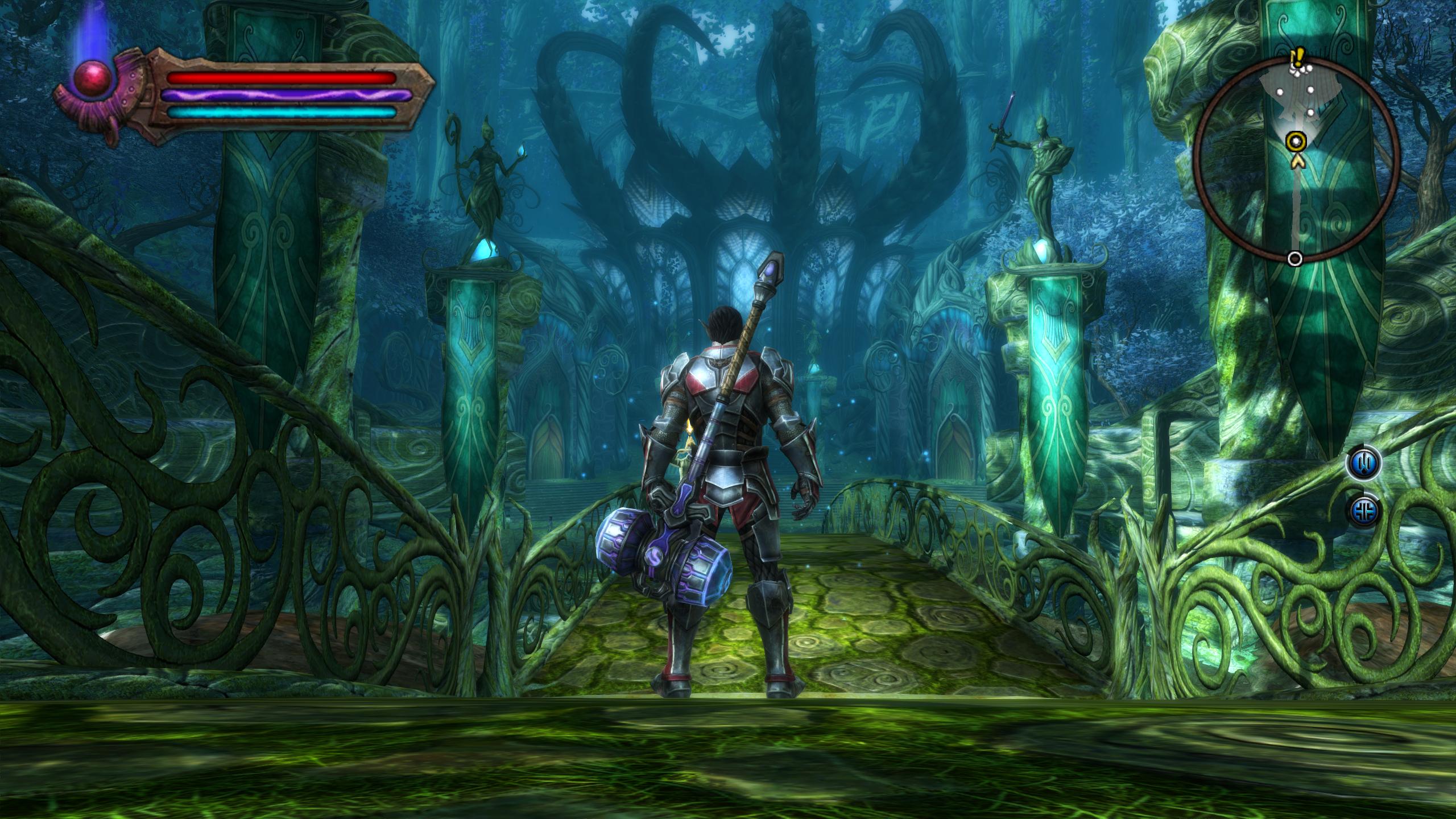Select the lower blue cross-pattern buff icon

(x=1364, y=510)
